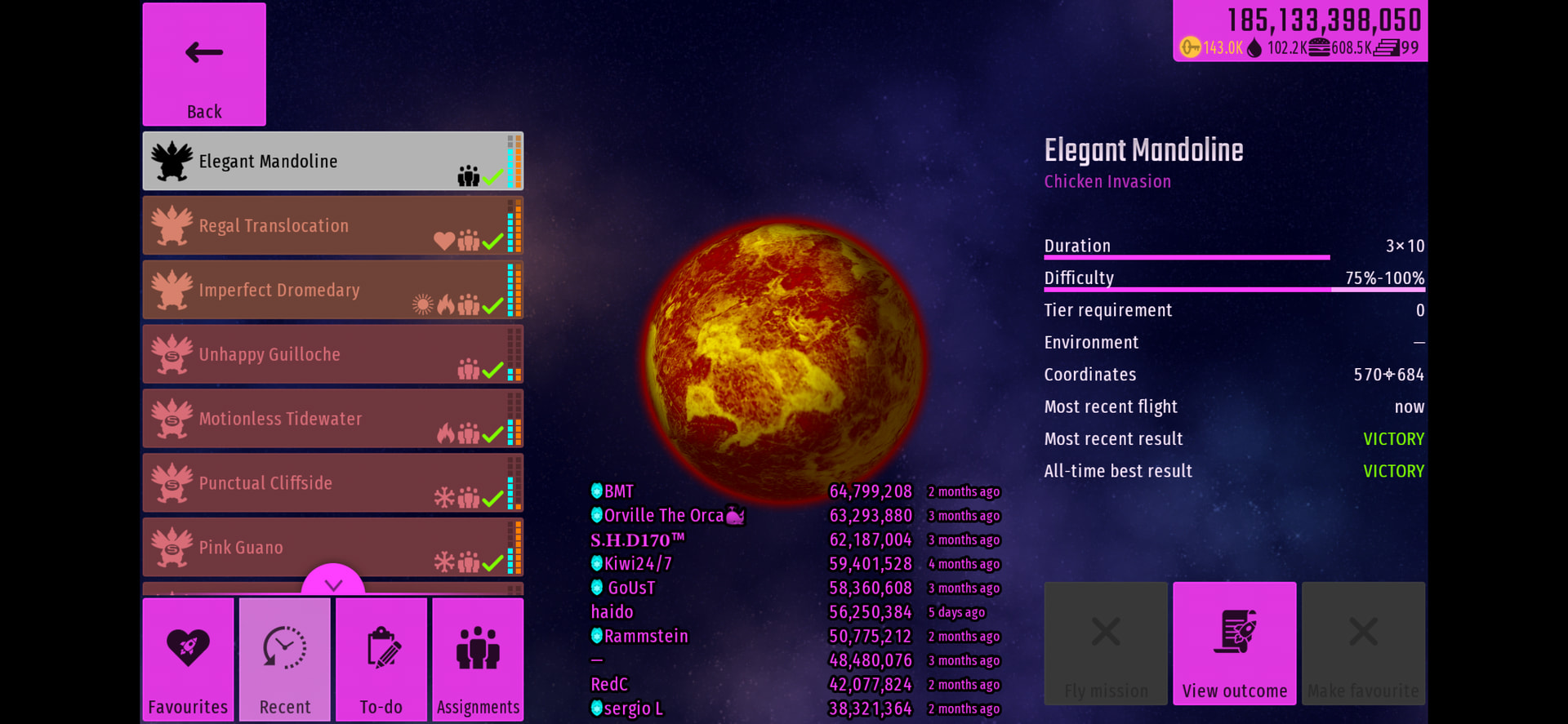The height and width of the screenshot is (724, 1568).
Task: Click the disabled Fly mission button
Action: click(1106, 643)
